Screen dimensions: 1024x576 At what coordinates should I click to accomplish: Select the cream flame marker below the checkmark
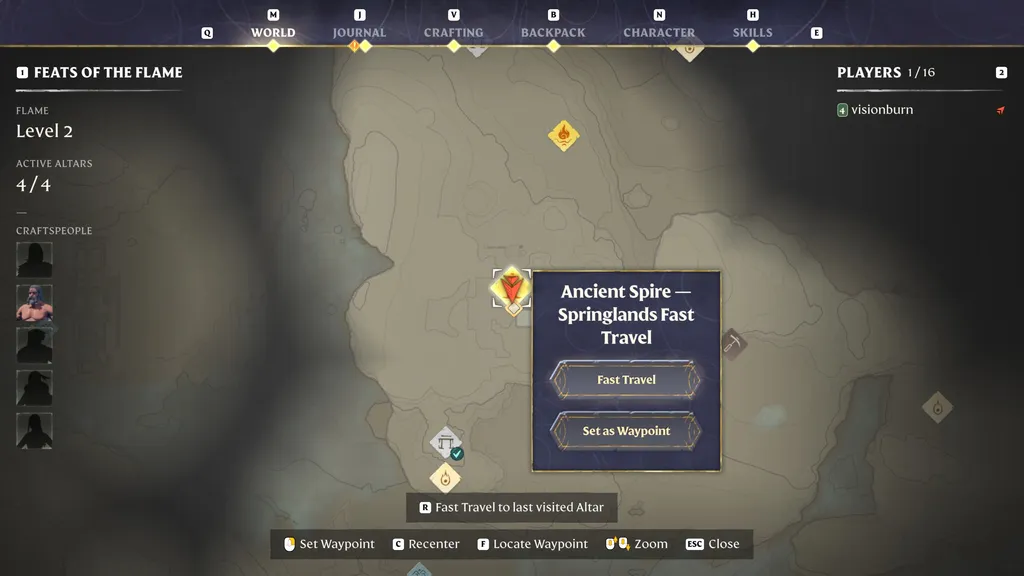pos(445,478)
